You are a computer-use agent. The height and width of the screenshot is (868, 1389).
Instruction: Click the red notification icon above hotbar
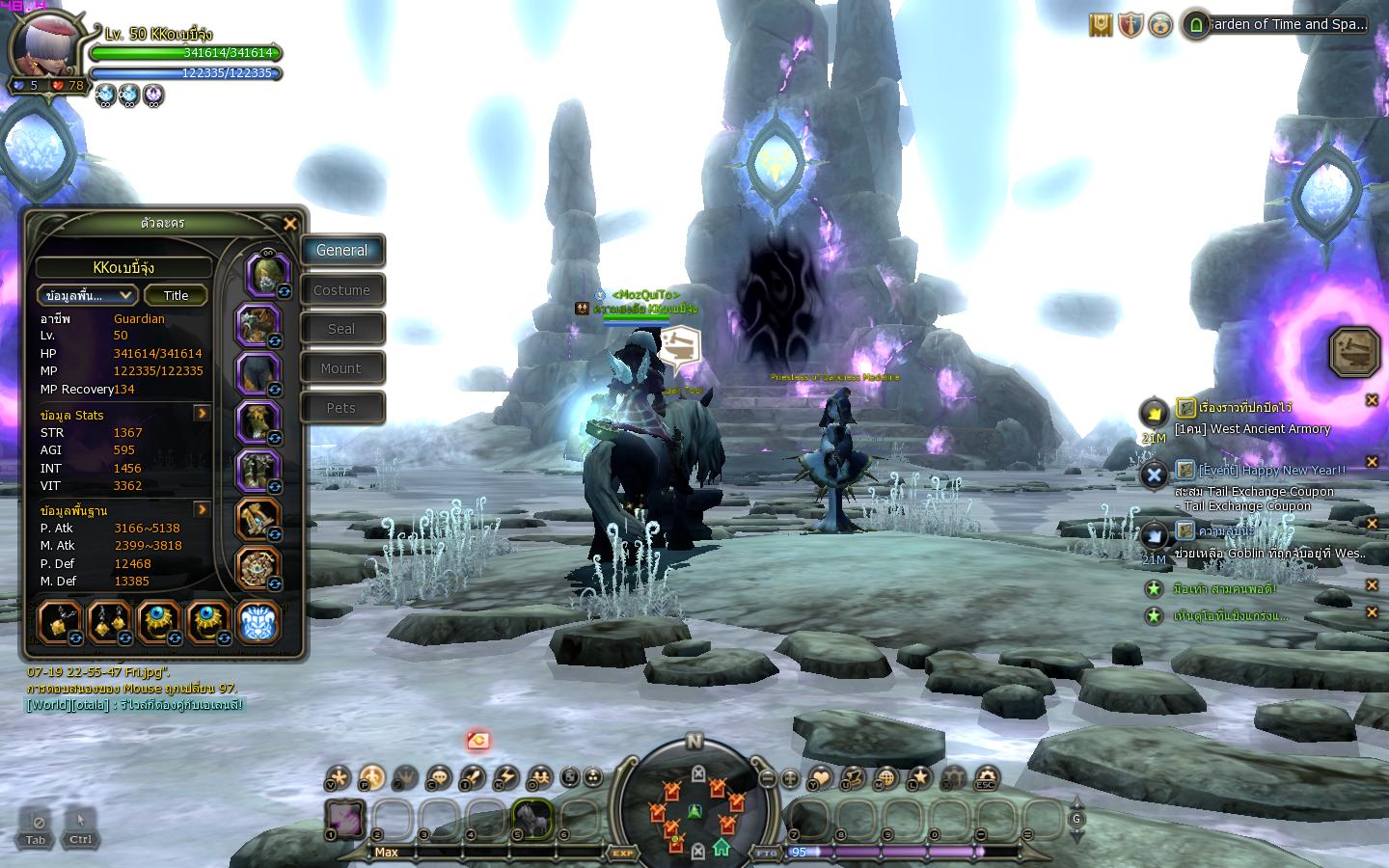coord(477,741)
